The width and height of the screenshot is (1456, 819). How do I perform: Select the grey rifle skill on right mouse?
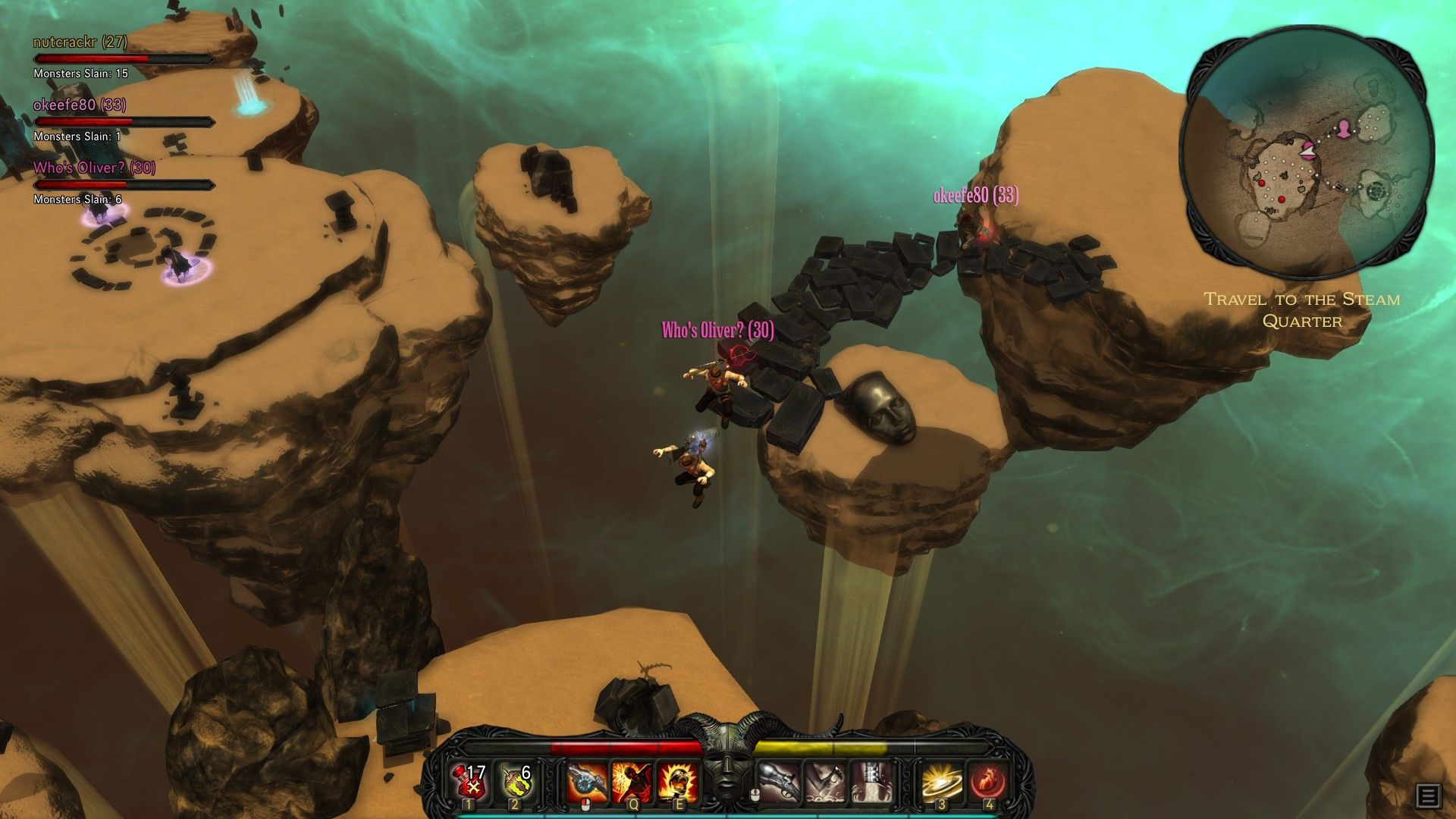coord(779,782)
